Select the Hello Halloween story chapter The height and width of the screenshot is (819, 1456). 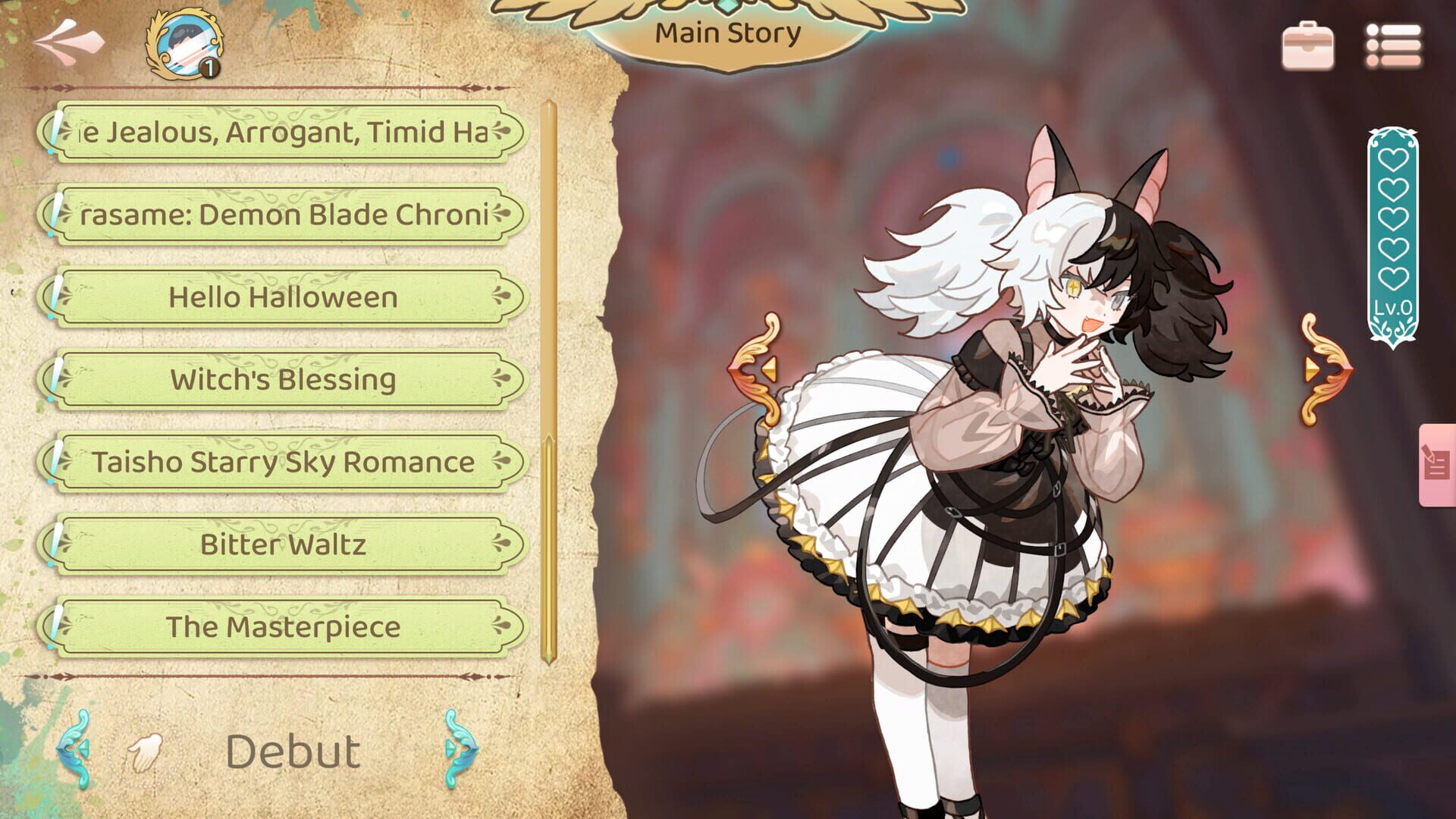tap(284, 298)
